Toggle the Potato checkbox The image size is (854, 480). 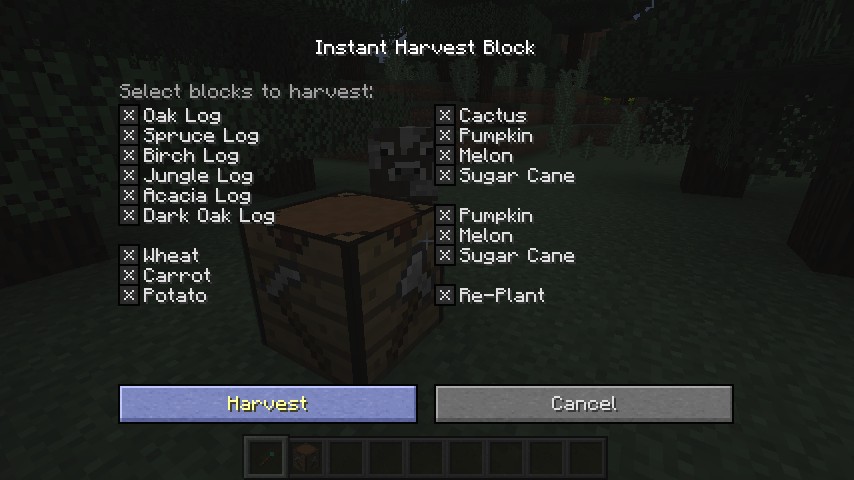pyautogui.click(x=129, y=296)
